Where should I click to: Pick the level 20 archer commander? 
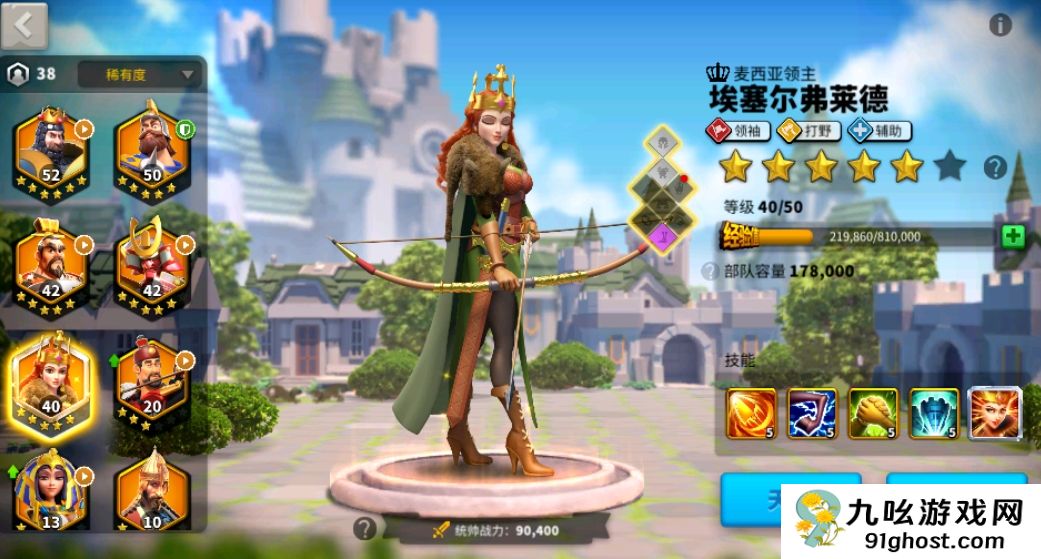(152, 380)
